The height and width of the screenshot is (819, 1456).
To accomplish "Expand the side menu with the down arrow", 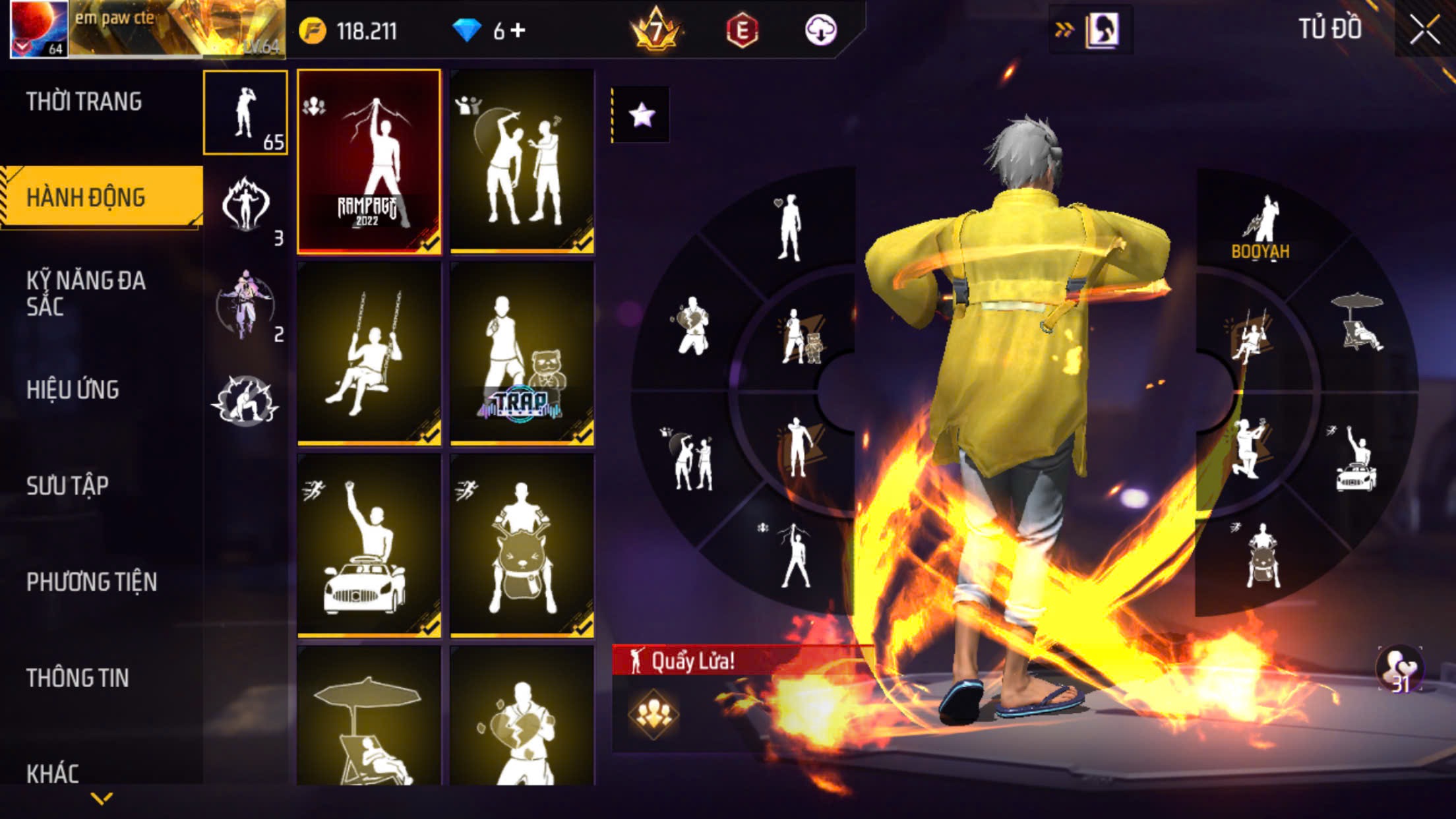I will pyautogui.click(x=102, y=799).
